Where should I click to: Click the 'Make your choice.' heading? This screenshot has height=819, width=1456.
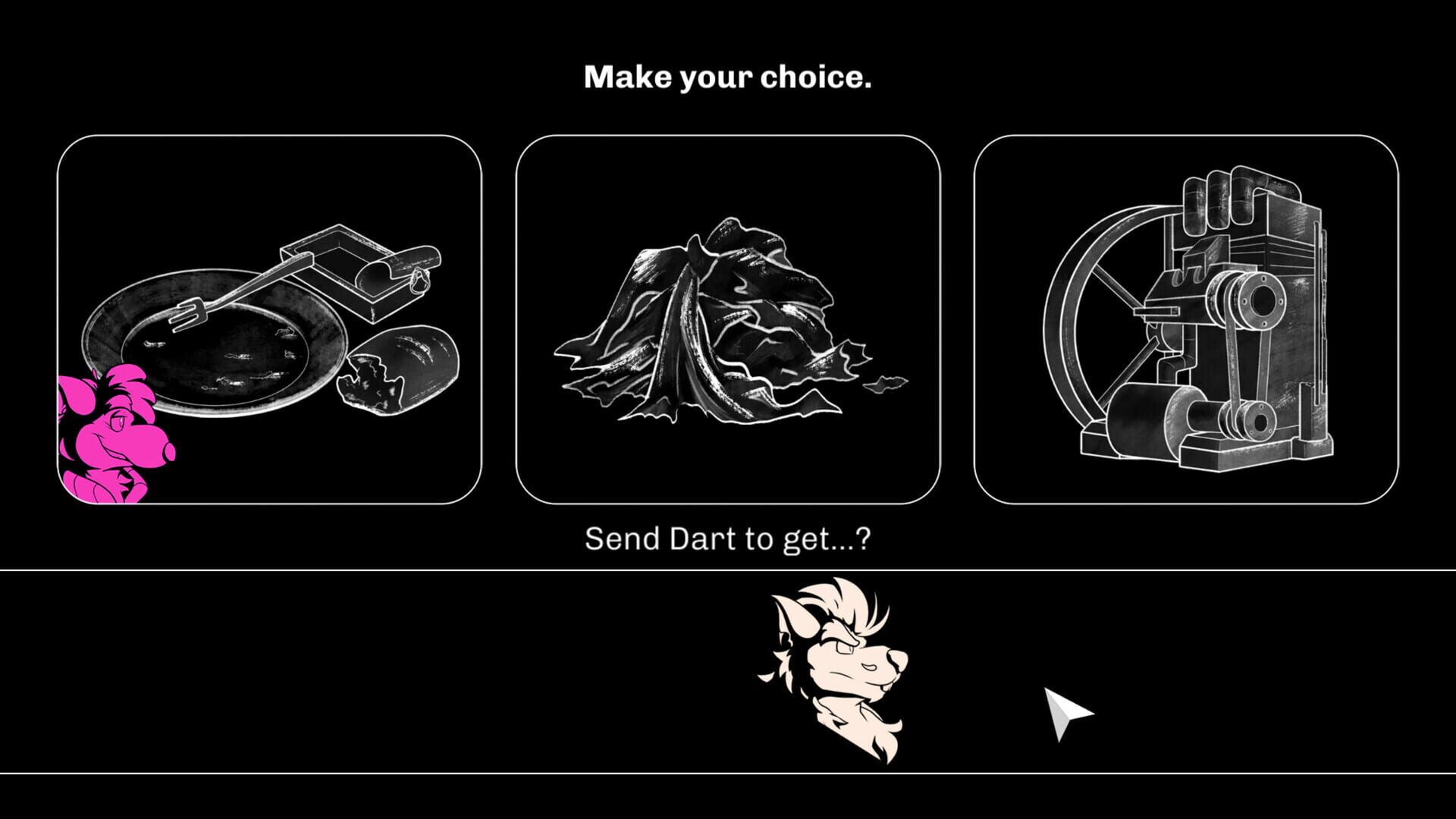[728, 76]
